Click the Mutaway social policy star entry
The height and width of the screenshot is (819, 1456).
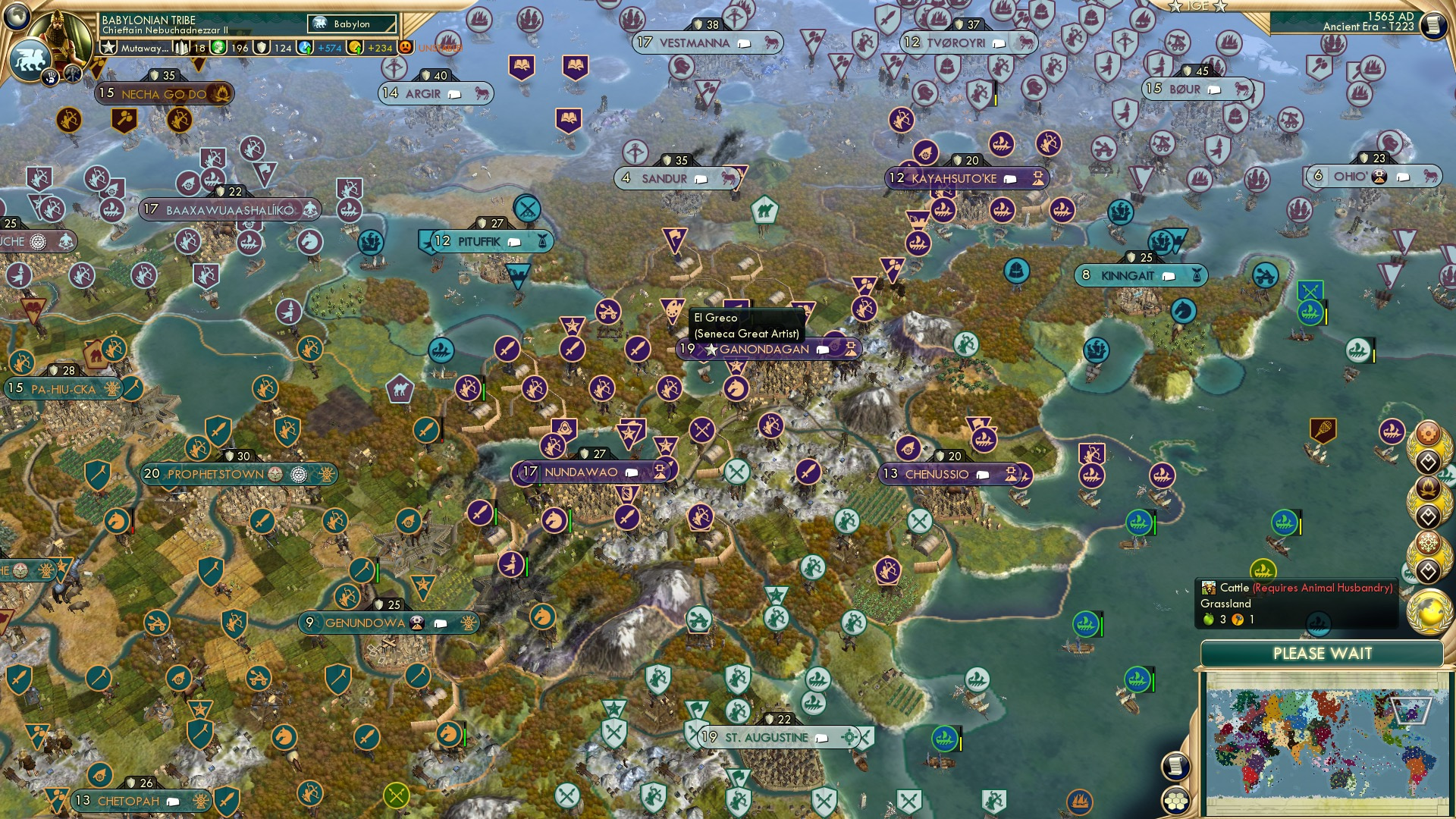129,47
